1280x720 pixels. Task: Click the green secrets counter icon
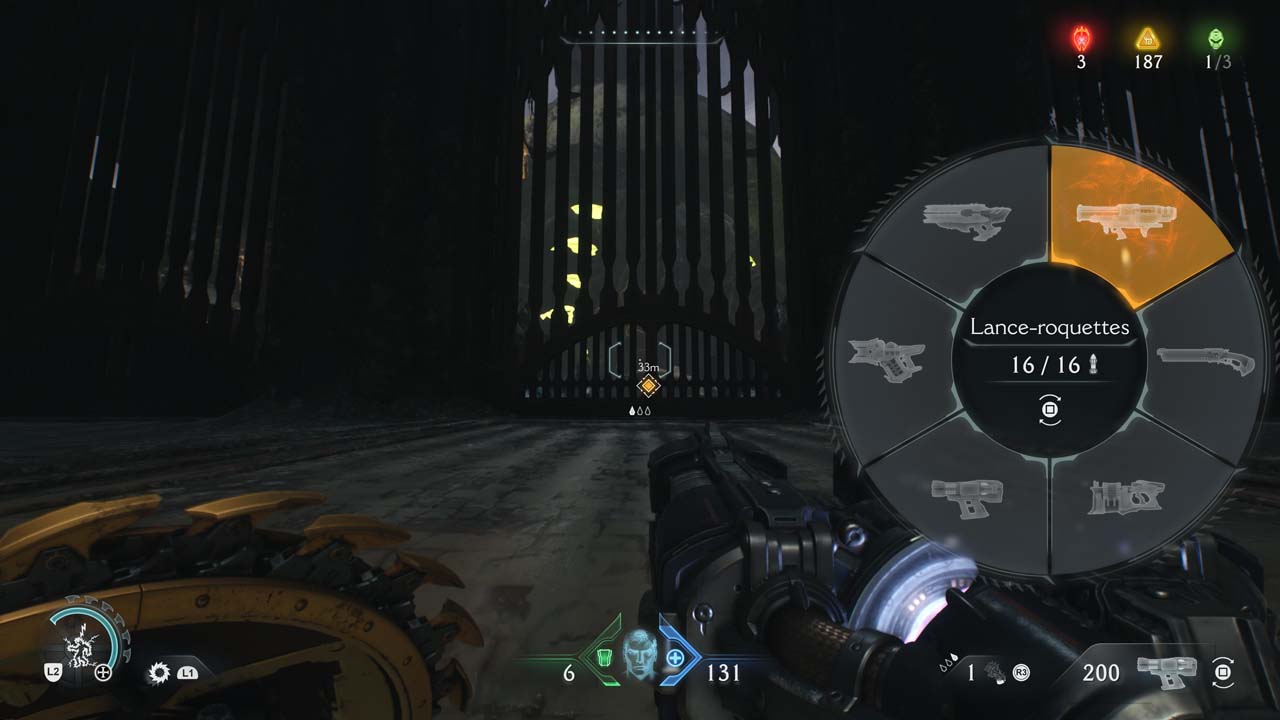[1215, 39]
